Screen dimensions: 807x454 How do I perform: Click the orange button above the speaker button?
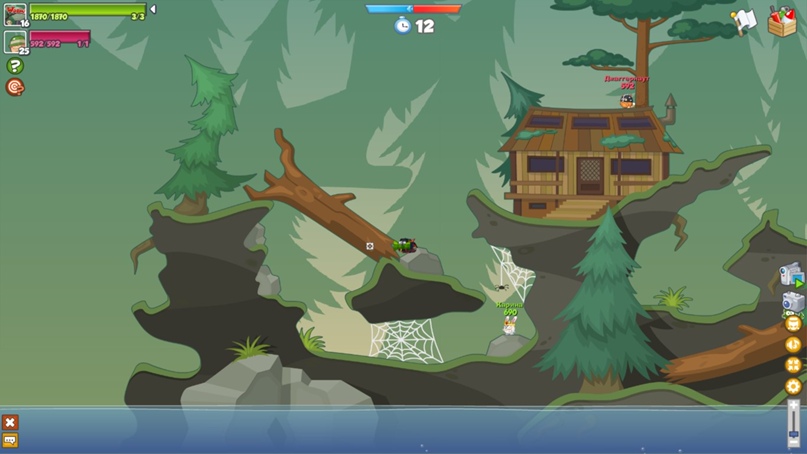click(794, 324)
